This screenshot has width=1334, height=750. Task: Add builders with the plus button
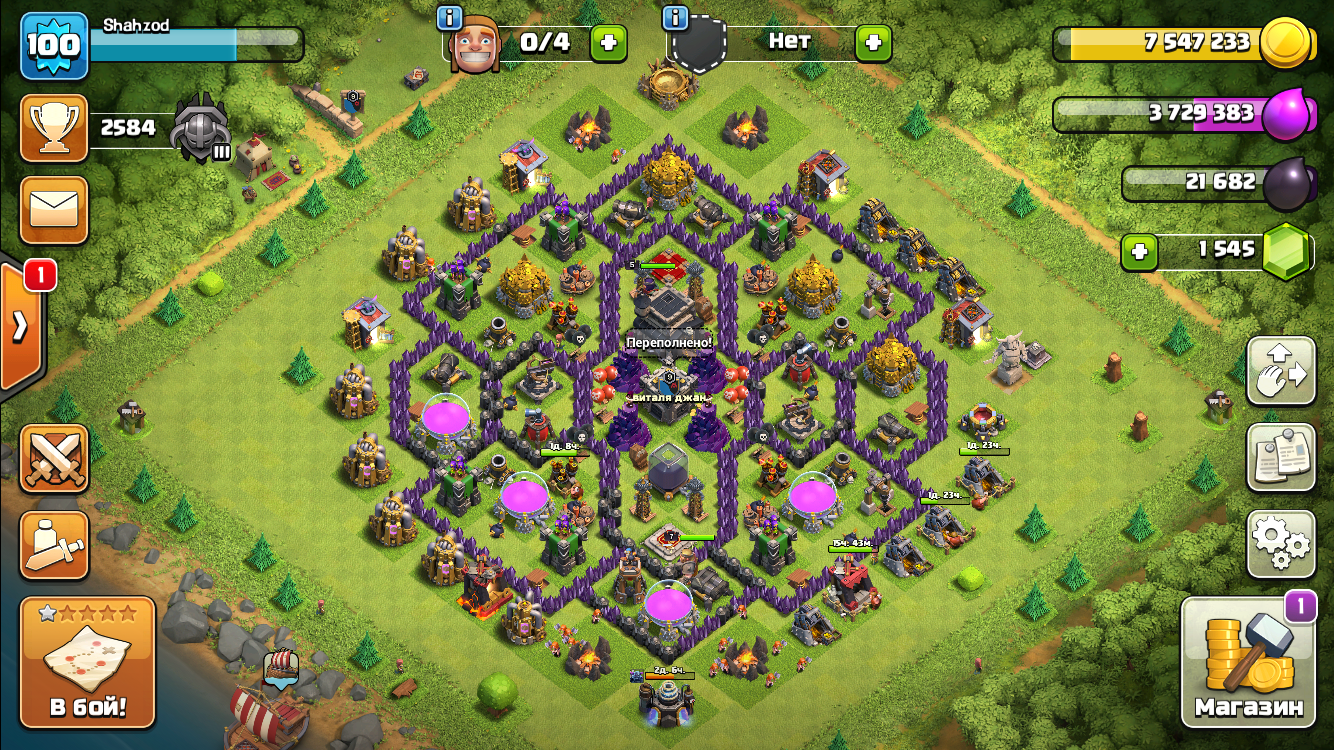pyautogui.click(x=609, y=43)
